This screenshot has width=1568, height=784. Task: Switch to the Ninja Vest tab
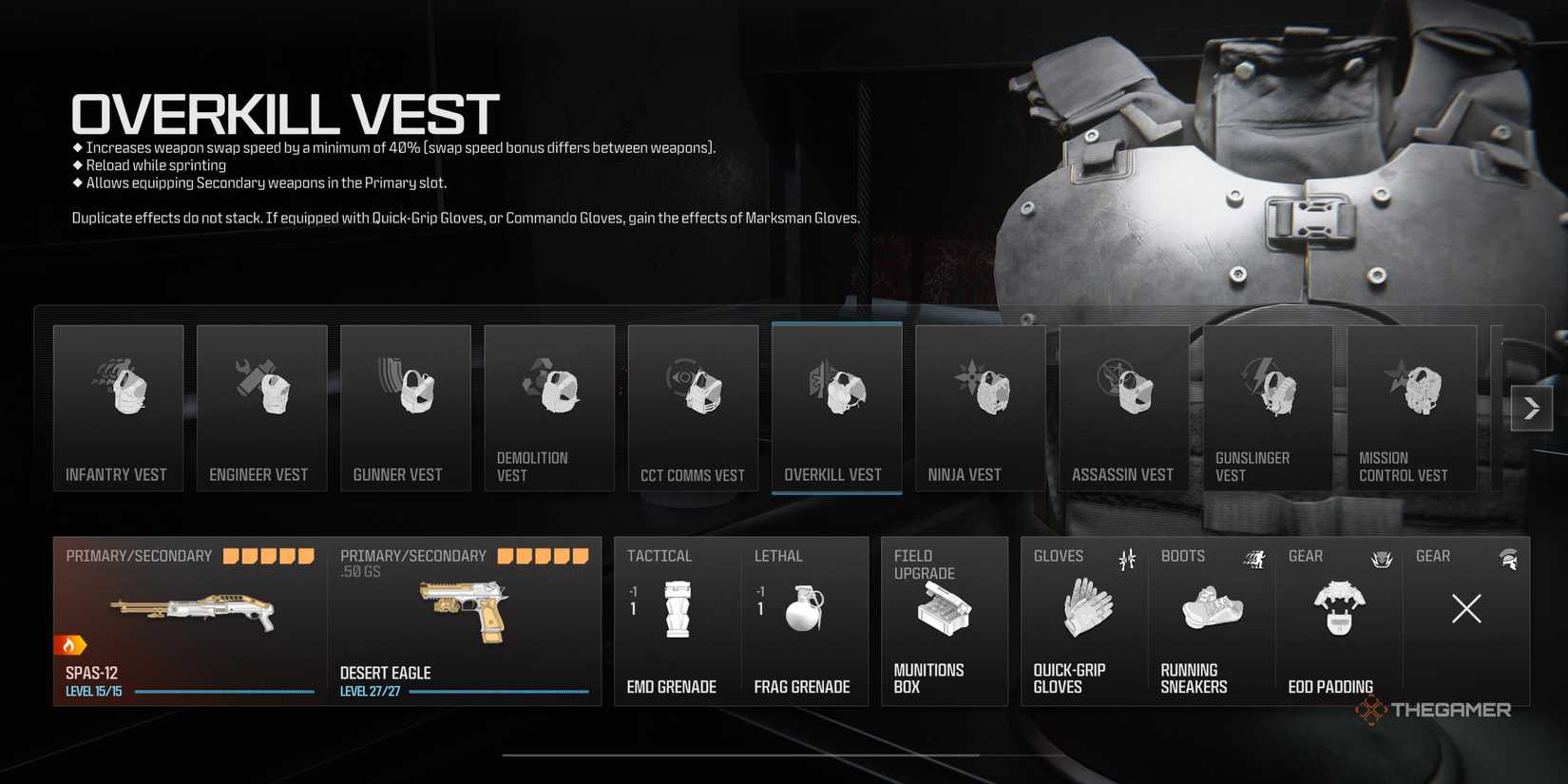[x=980, y=409]
